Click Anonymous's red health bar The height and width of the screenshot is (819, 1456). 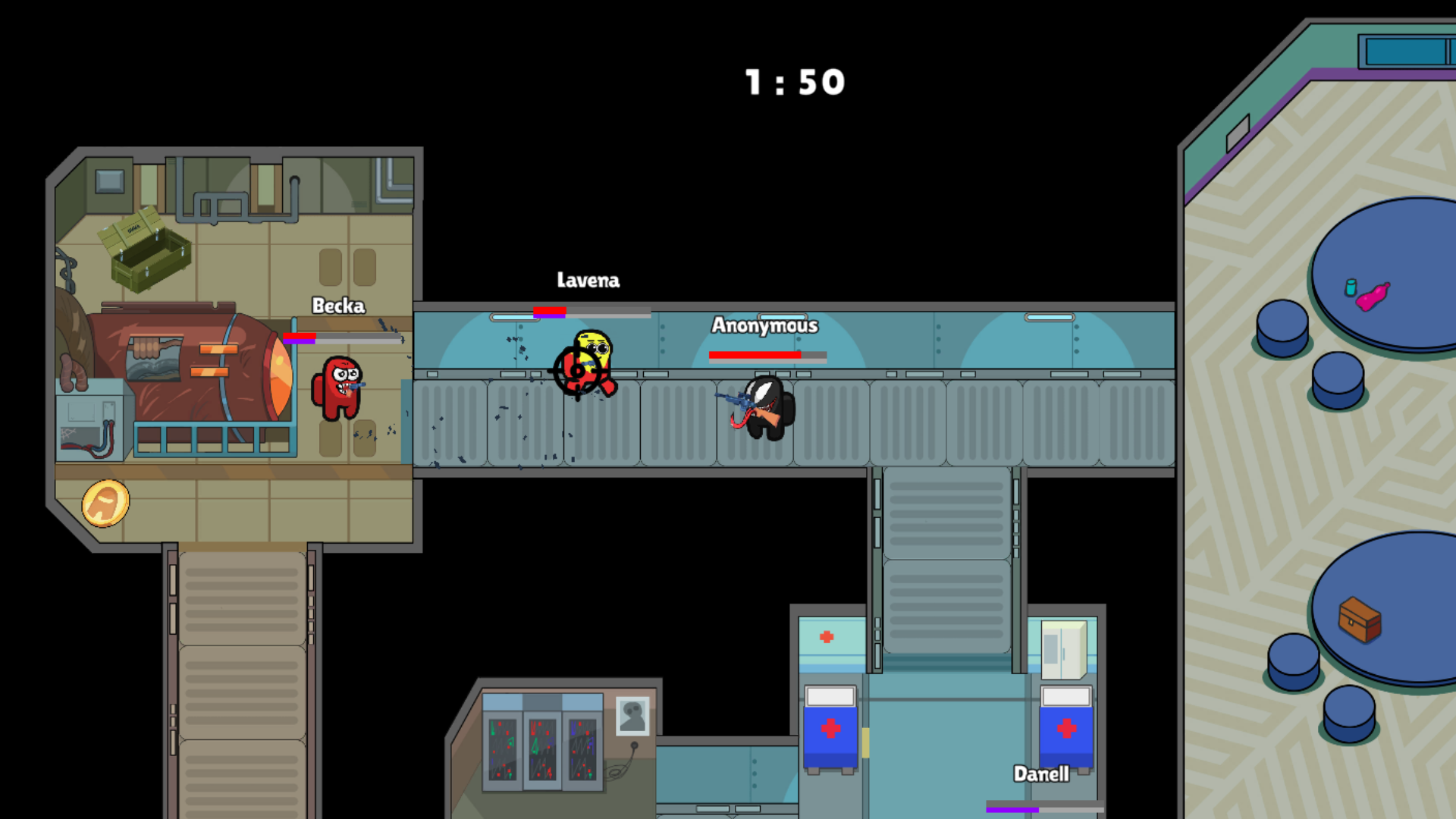[x=755, y=354]
